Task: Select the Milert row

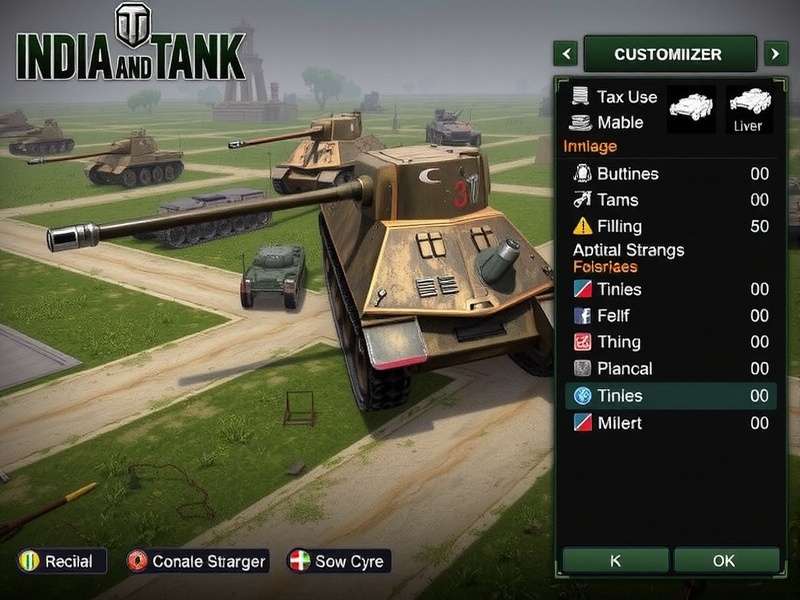Action: pos(670,423)
